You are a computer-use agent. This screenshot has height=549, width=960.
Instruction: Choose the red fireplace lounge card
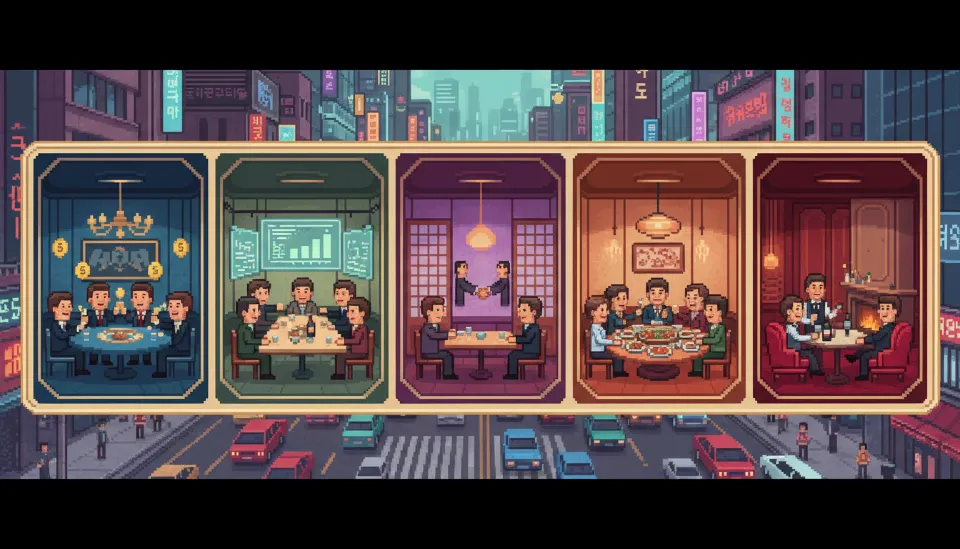[840, 278]
